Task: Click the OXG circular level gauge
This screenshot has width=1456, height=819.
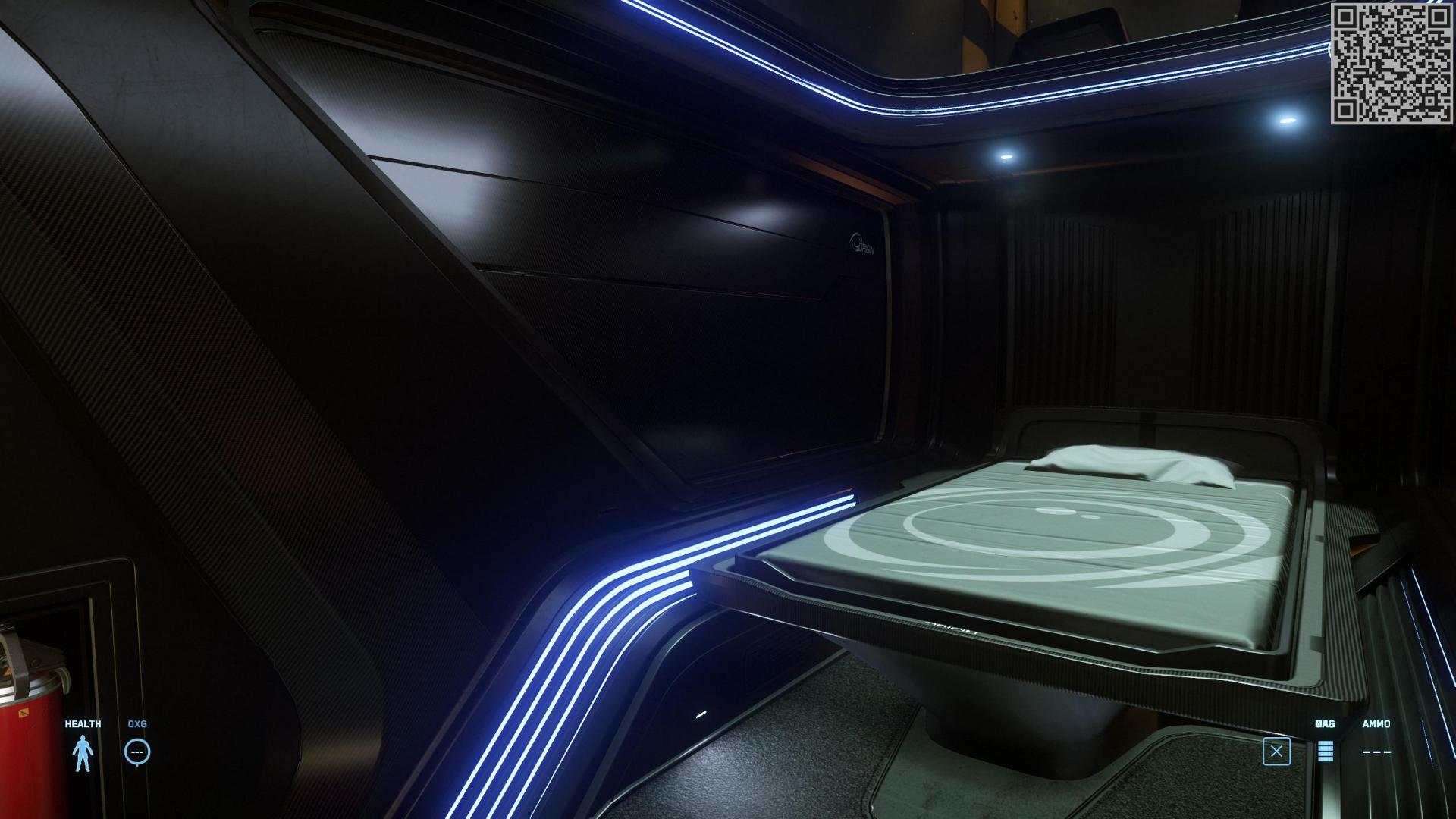Action: click(x=136, y=752)
